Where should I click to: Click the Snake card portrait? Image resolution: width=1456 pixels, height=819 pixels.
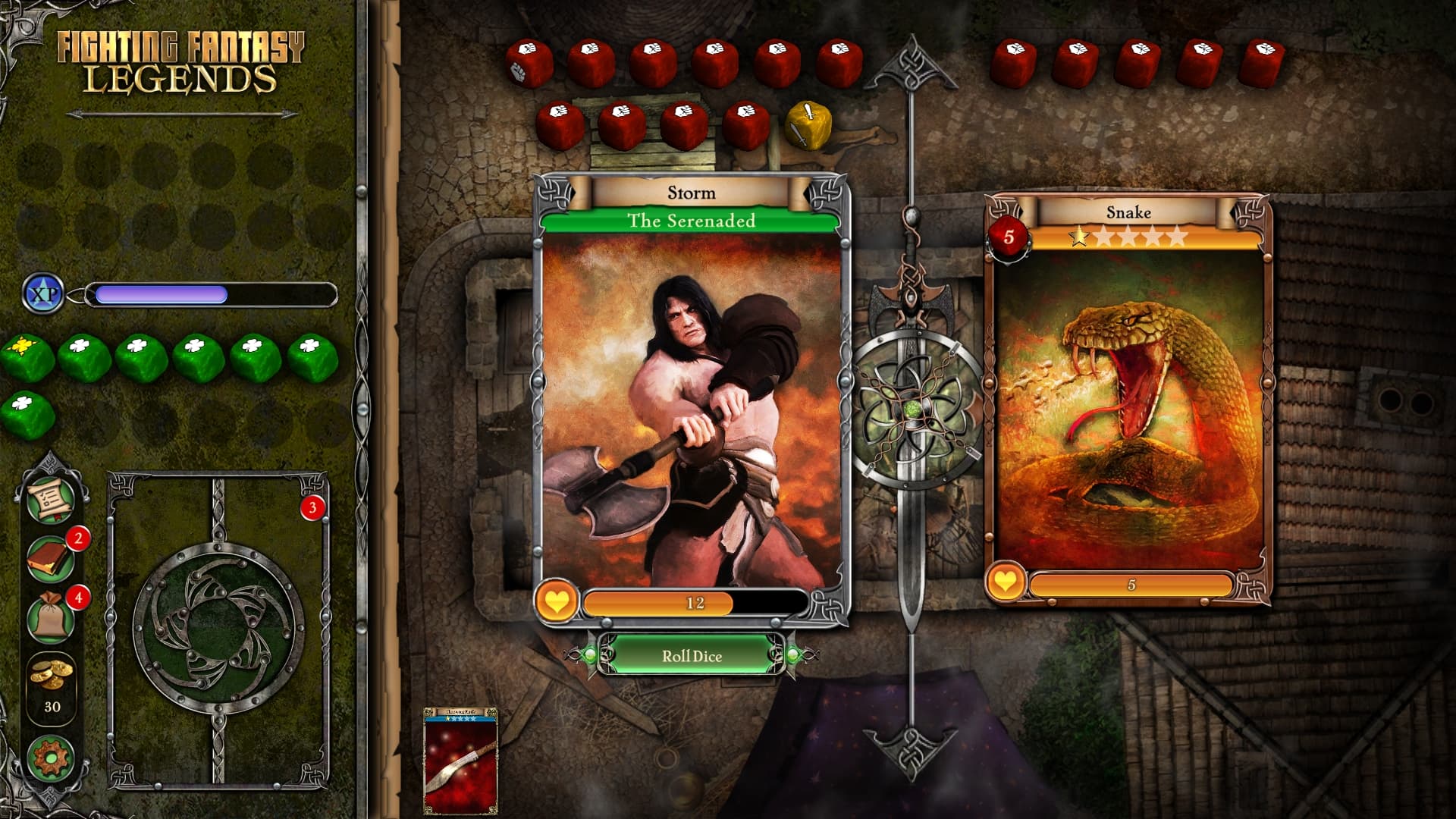click(x=1128, y=409)
